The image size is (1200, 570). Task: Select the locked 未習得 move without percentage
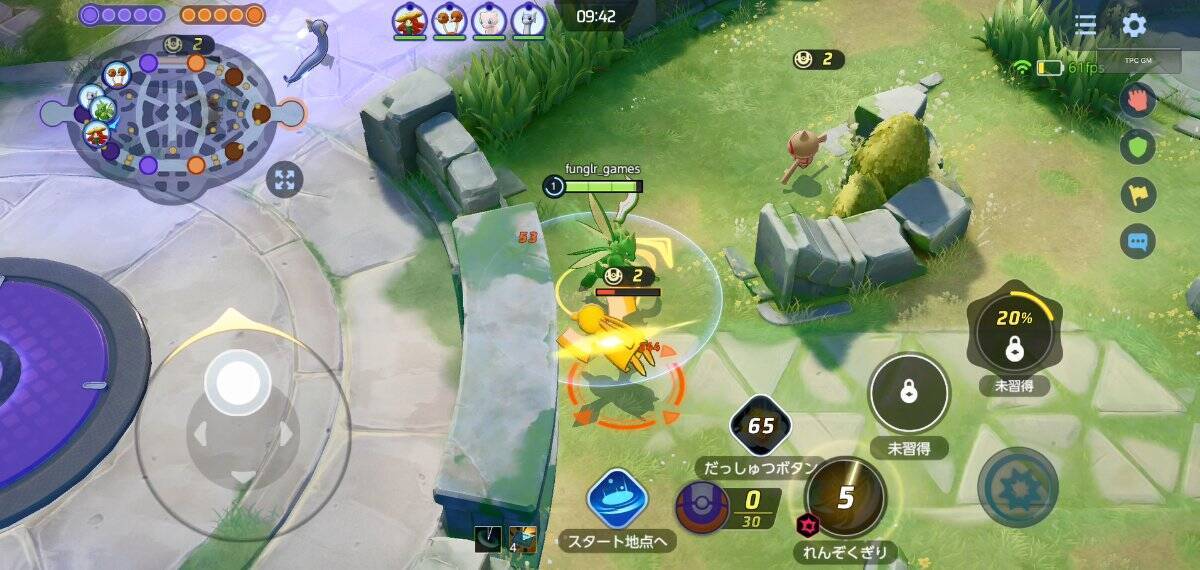(908, 393)
